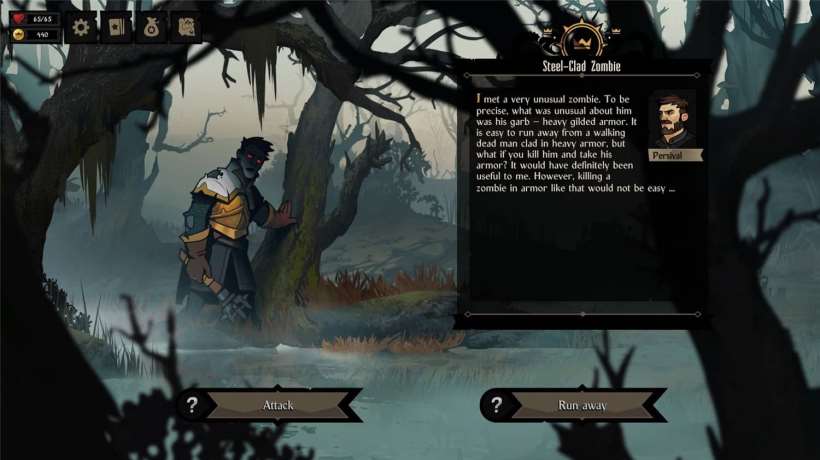Click the question mark beside Attack
This screenshot has height=460, width=820.
coord(193,405)
